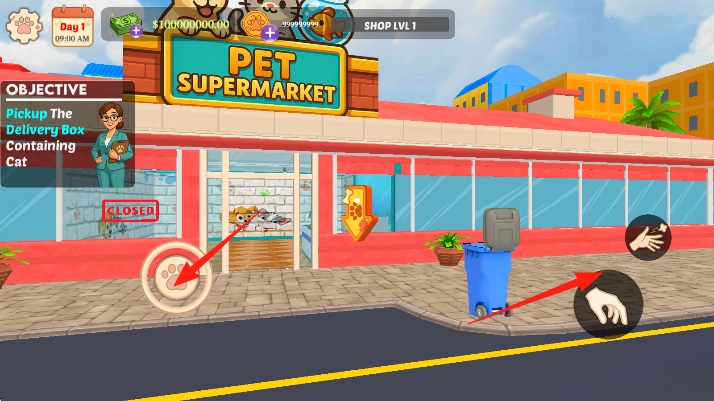714x401 pixels.
Task: Add more cash with the green money plus
Action: [135, 31]
